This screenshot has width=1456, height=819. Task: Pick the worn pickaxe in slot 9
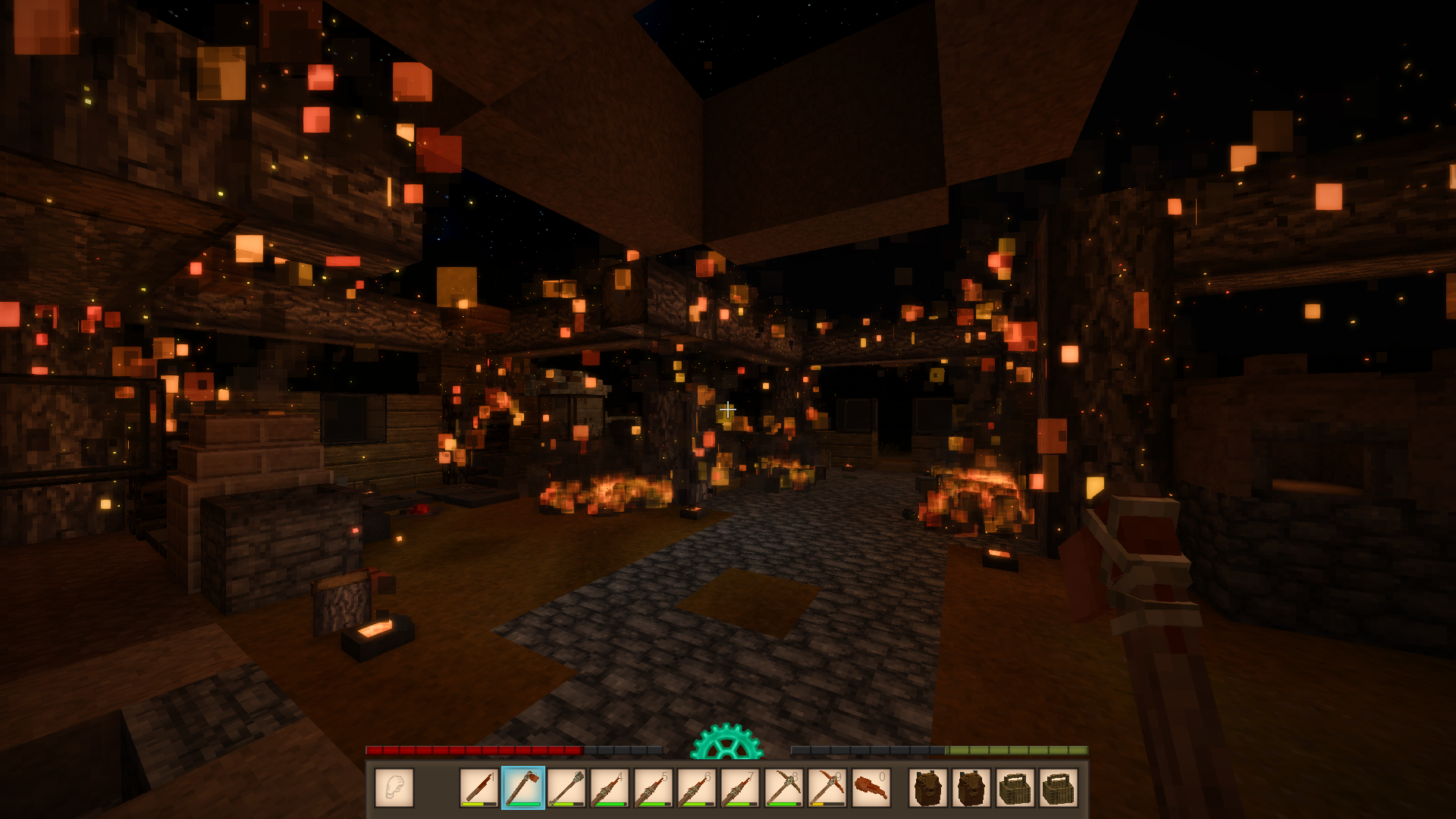point(827,788)
